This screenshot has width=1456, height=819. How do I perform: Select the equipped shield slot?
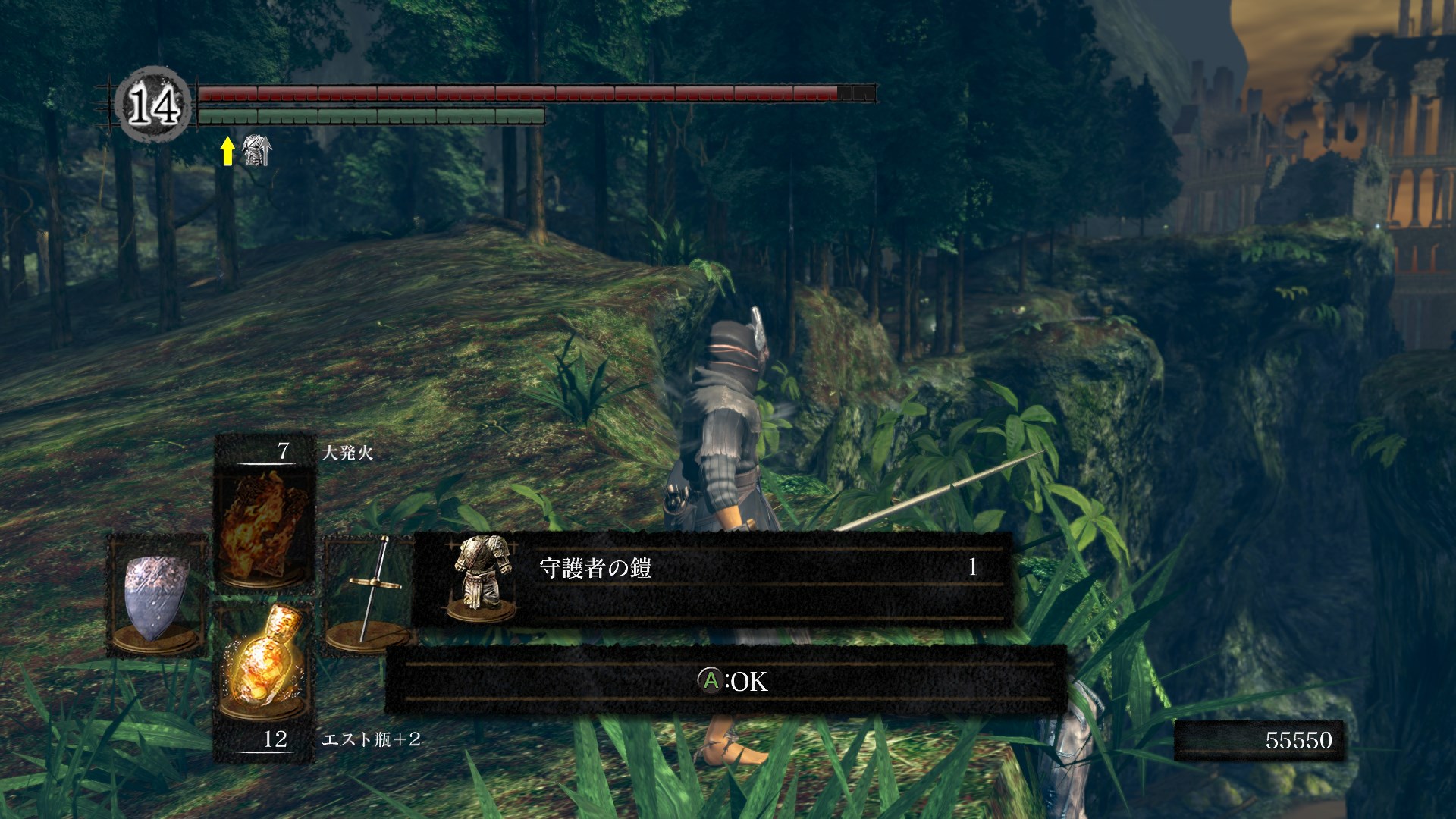pos(155,595)
